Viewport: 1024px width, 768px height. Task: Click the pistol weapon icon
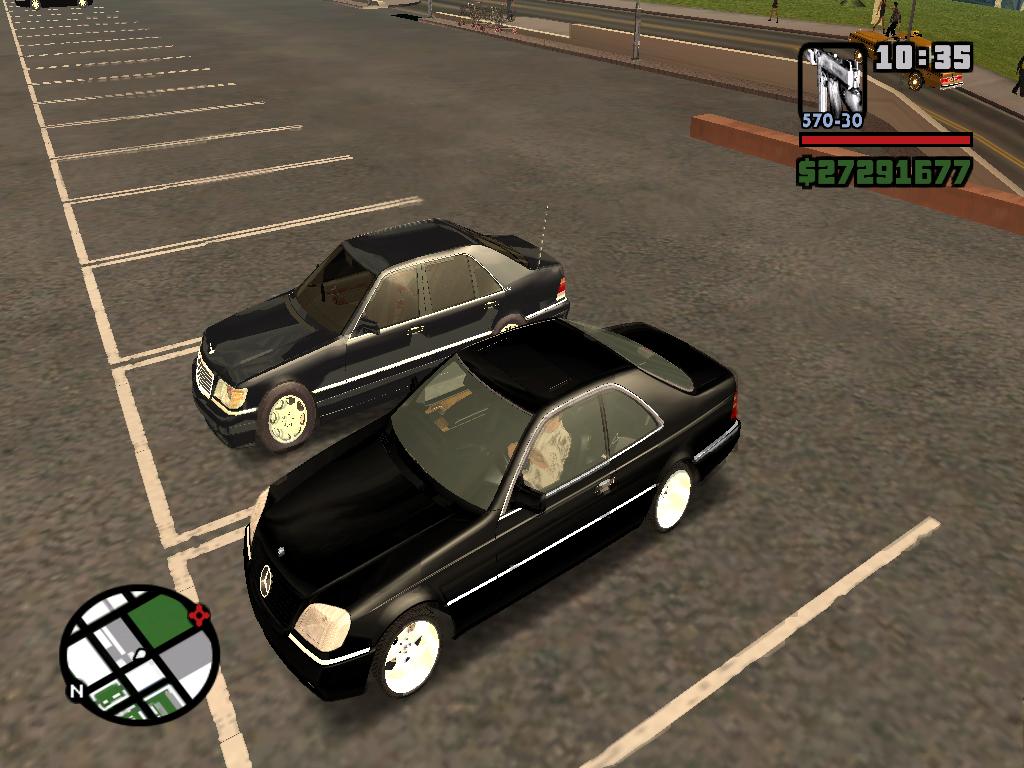click(x=832, y=80)
